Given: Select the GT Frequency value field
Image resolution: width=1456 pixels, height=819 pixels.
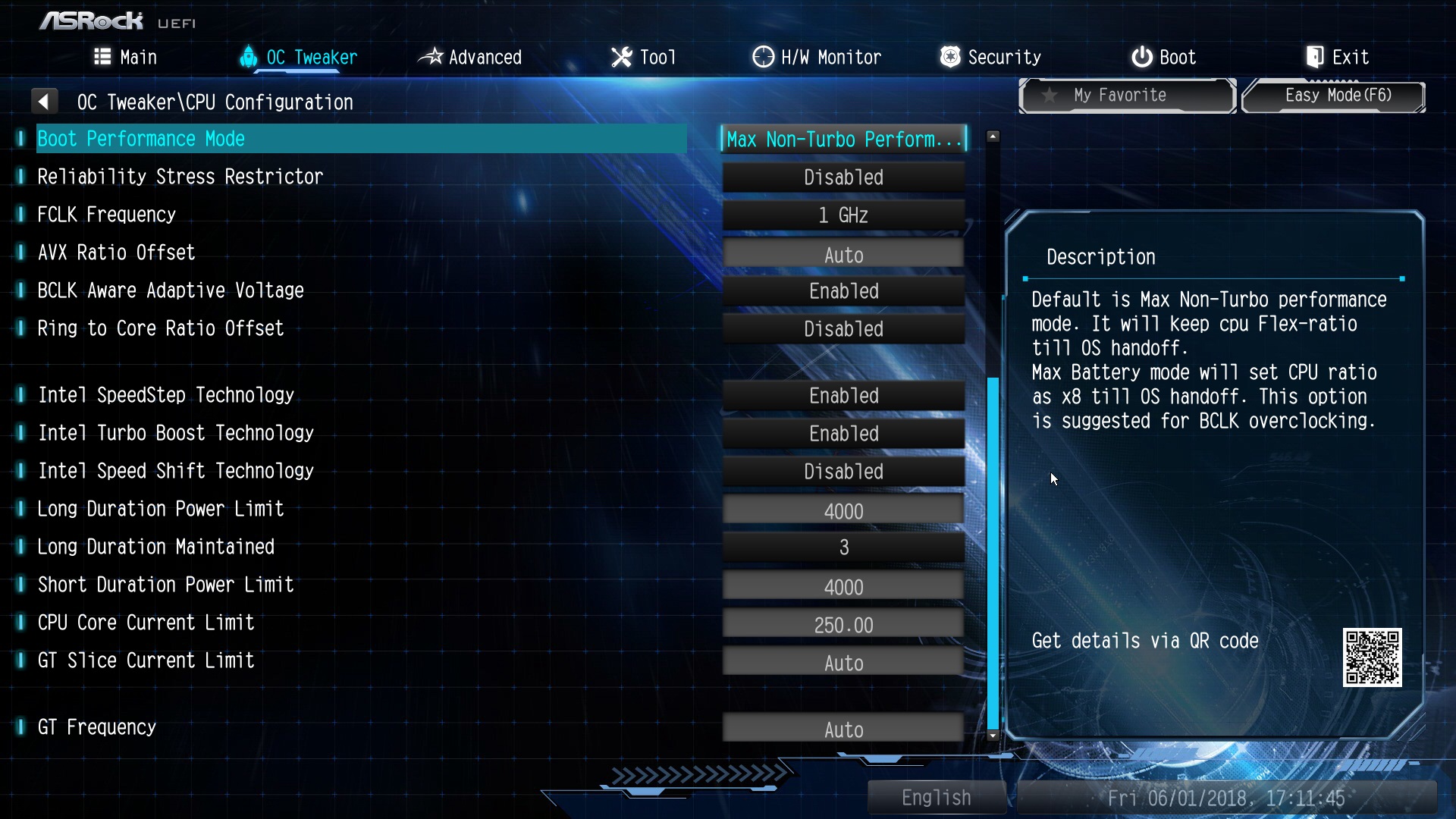Looking at the screenshot, I should click(843, 730).
